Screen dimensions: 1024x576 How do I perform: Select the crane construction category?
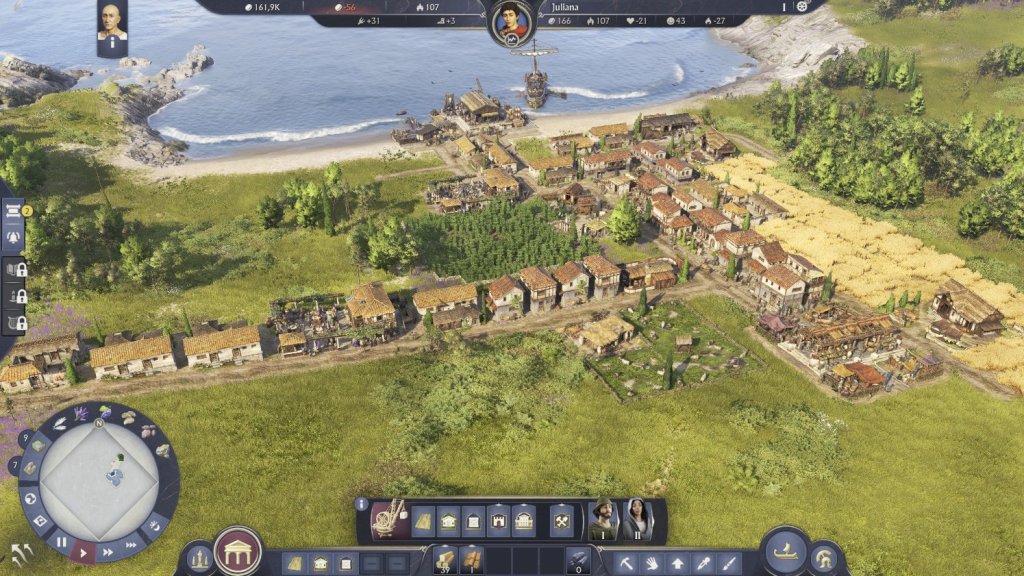388,519
